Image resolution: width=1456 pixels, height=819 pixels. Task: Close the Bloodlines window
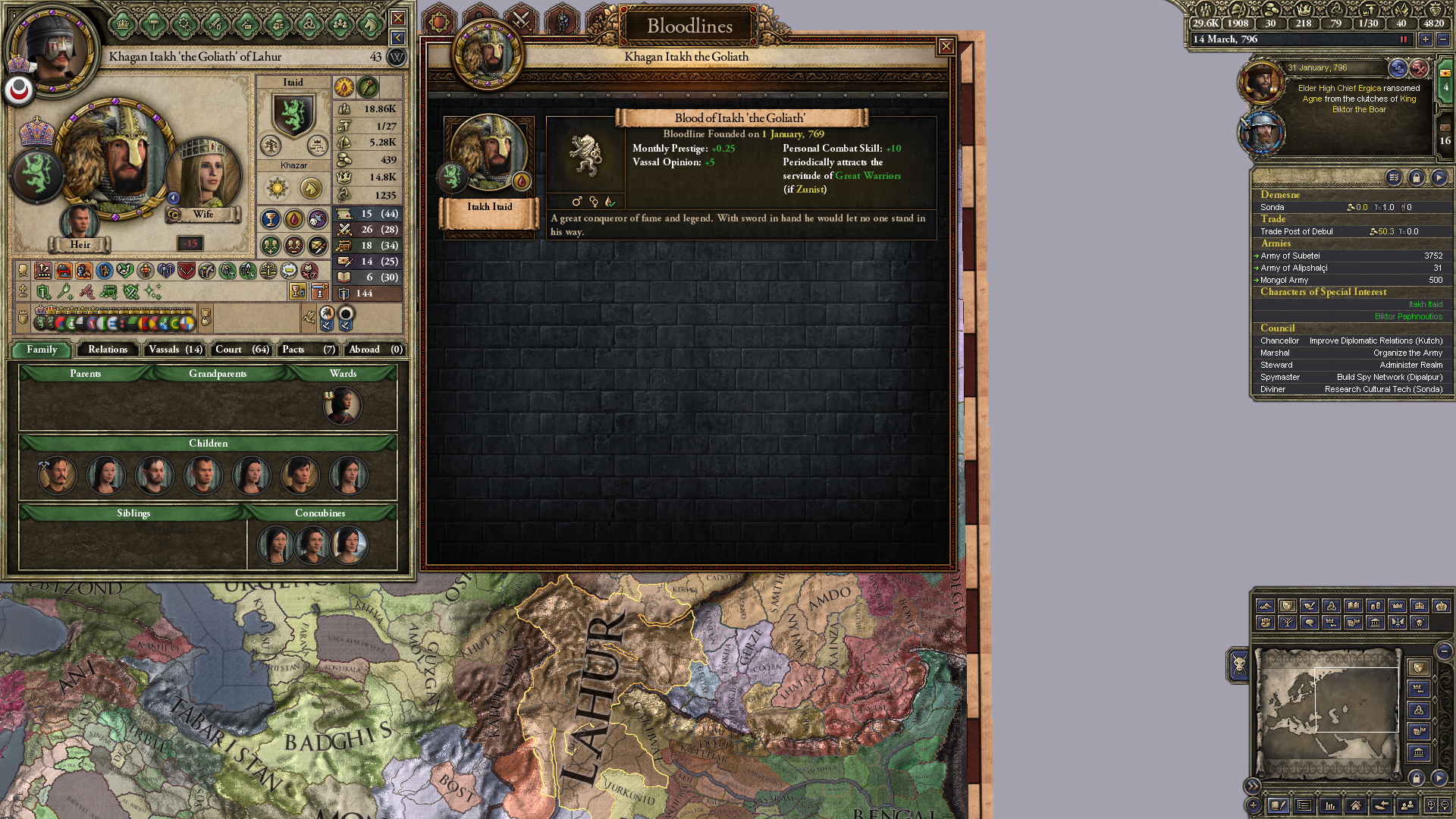(x=946, y=47)
